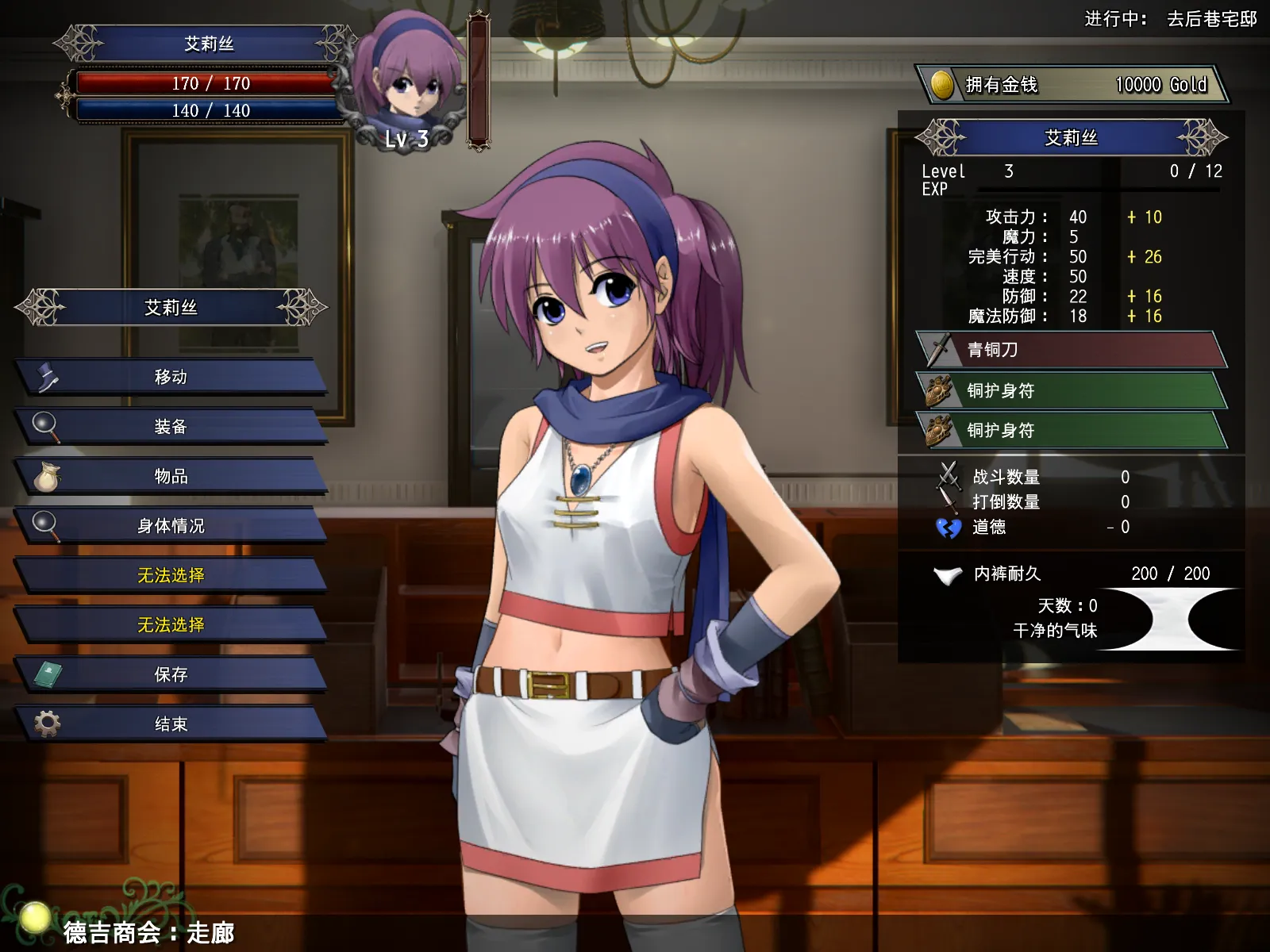This screenshot has height=952, width=1270.
Task: Select the 青铜刀 weapon slot
Action: click(x=1072, y=350)
